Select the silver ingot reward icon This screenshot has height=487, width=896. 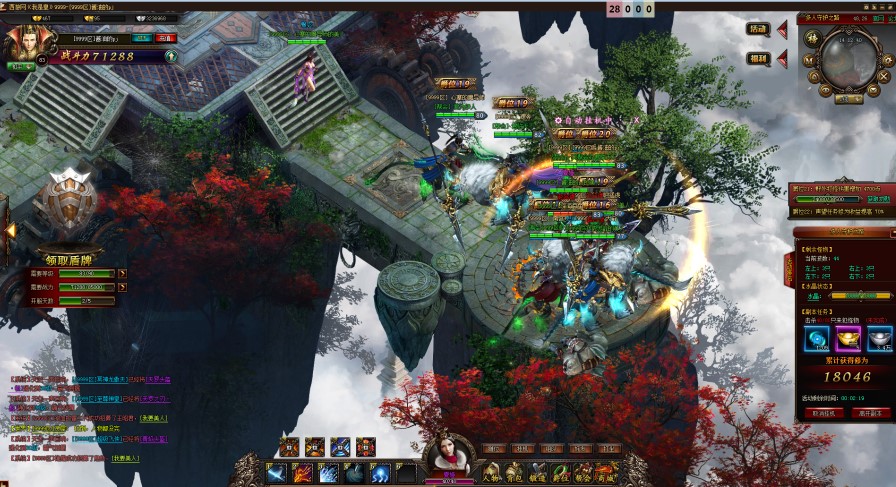879,338
